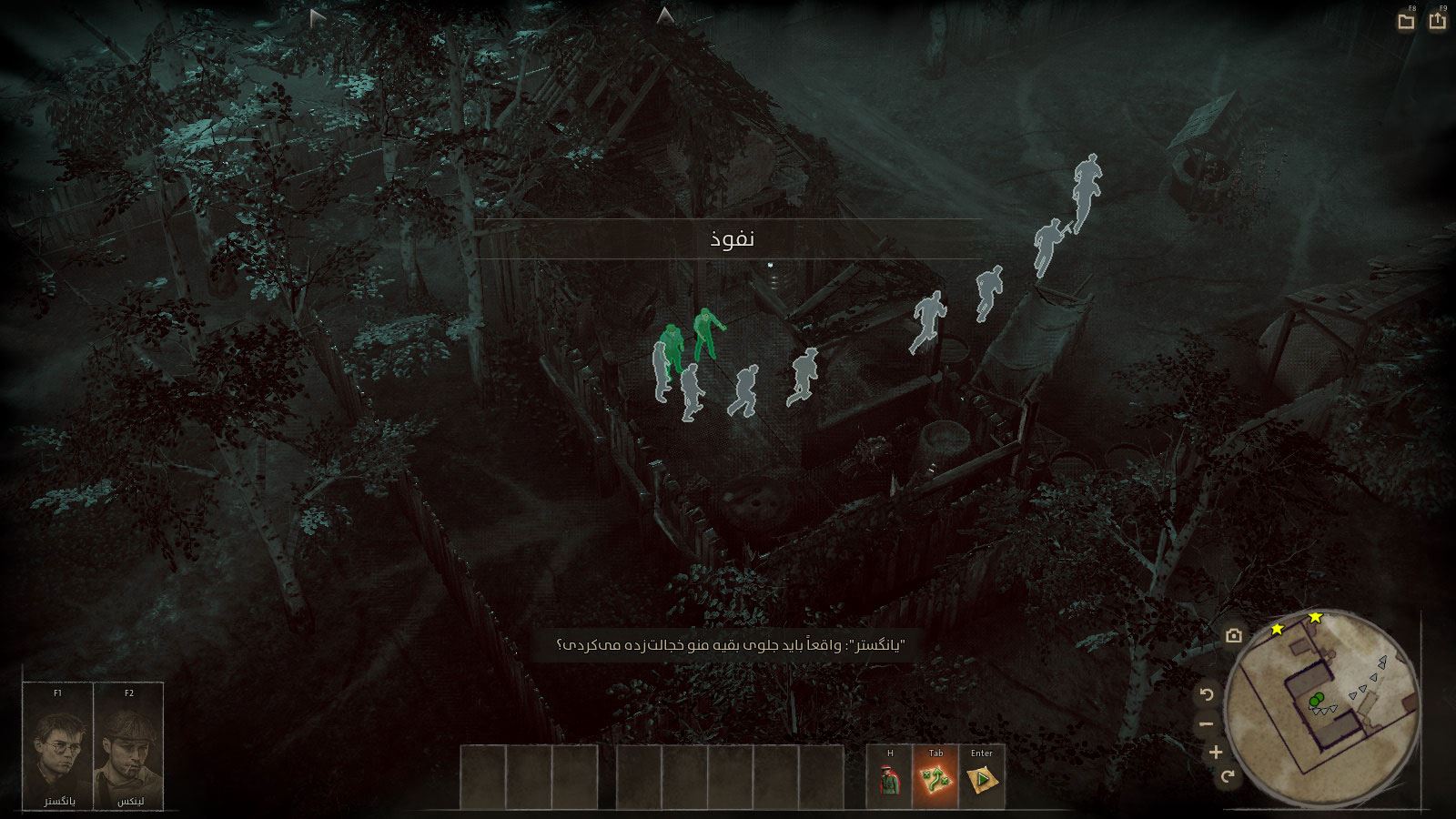Zoom out using the minus button

(1207, 724)
